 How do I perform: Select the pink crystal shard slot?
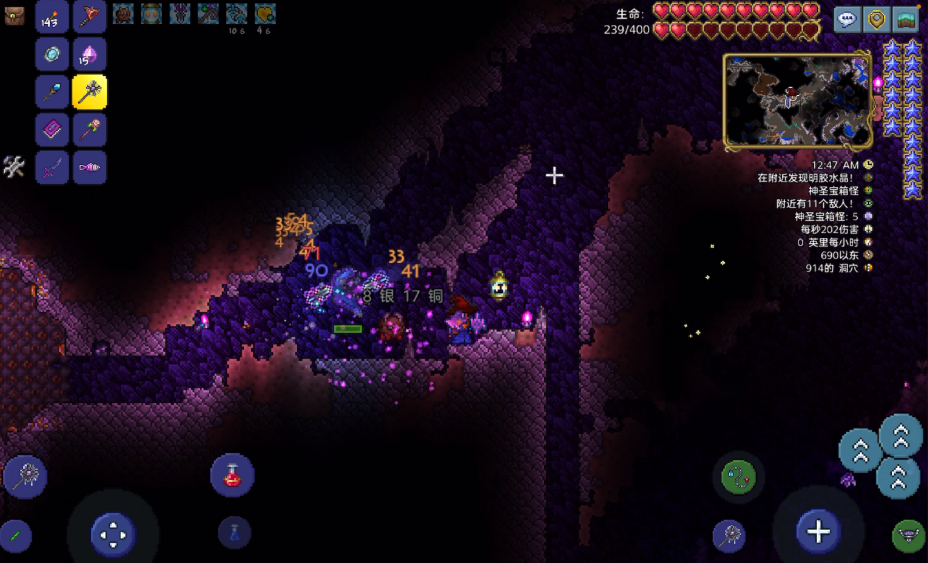pyautogui.click(x=89, y=54)
